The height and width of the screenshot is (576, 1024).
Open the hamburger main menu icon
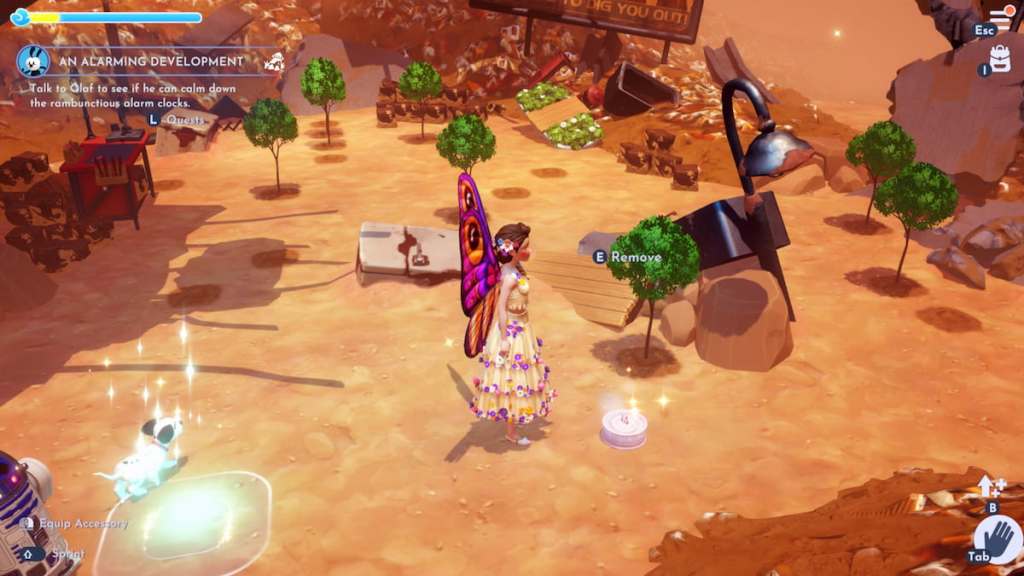[1001, 17]
